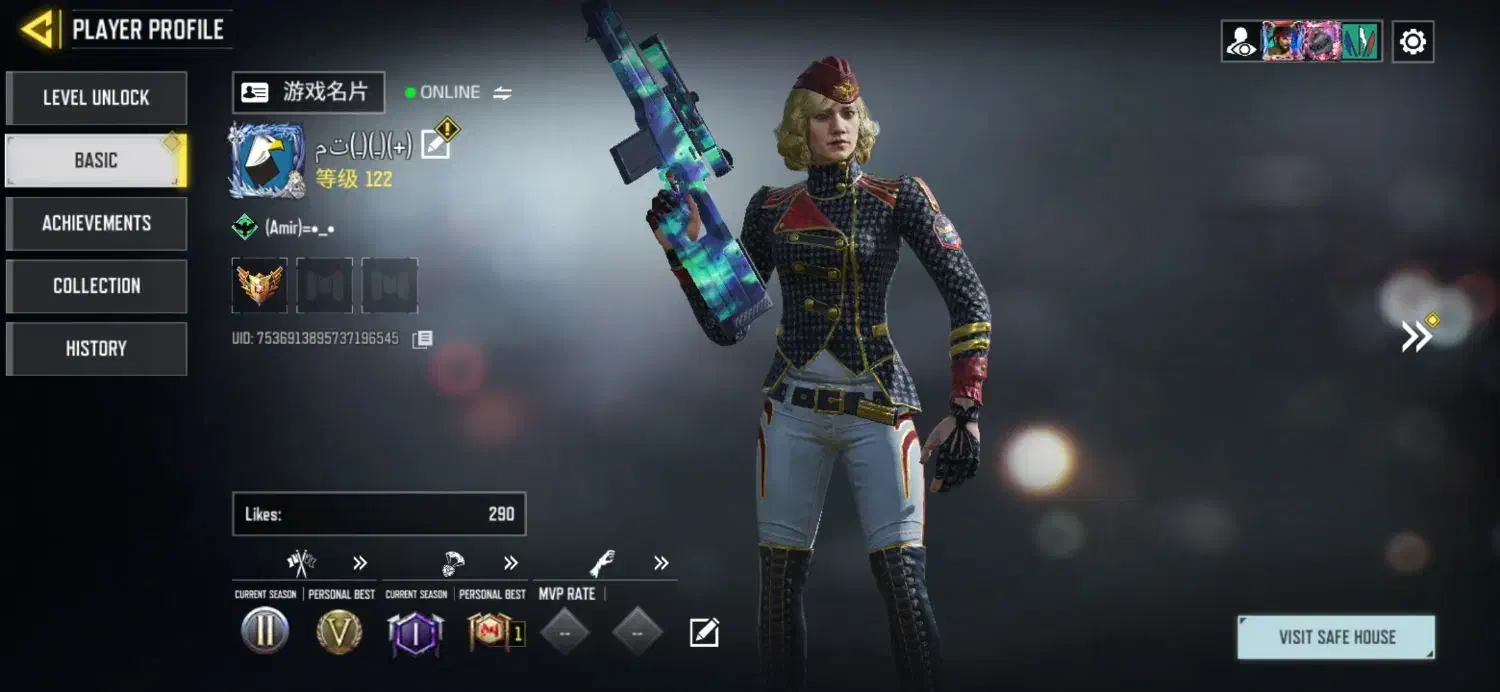Open the gold rank medal badge slot

[x=260, y=285]
